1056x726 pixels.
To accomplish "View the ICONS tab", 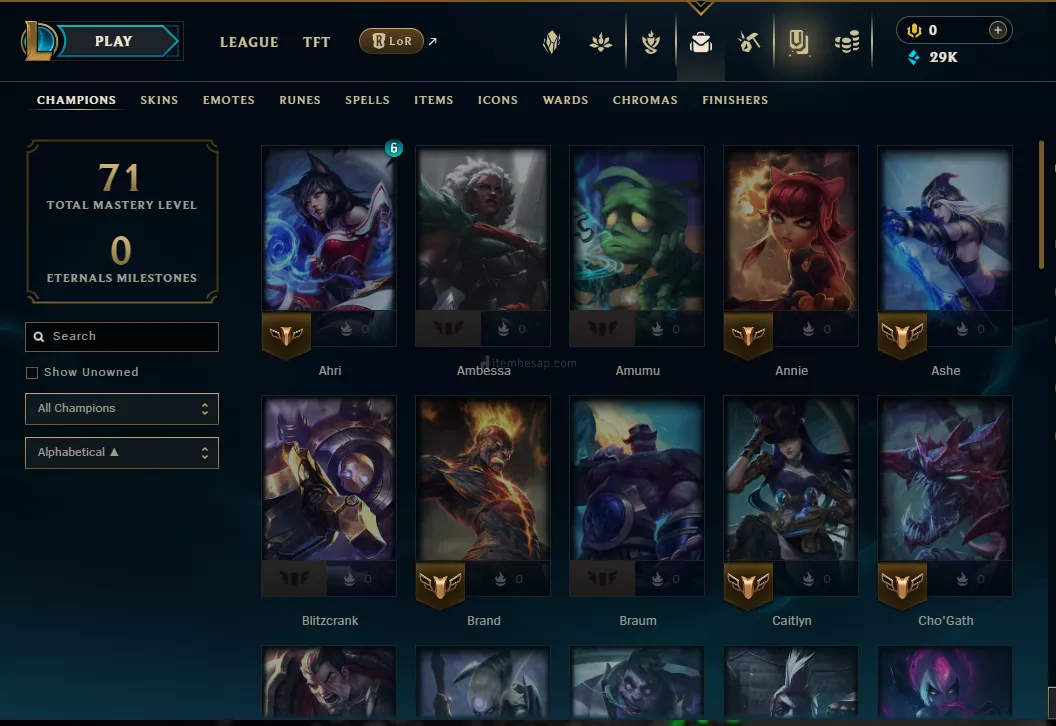I will [x=498, y=100].
